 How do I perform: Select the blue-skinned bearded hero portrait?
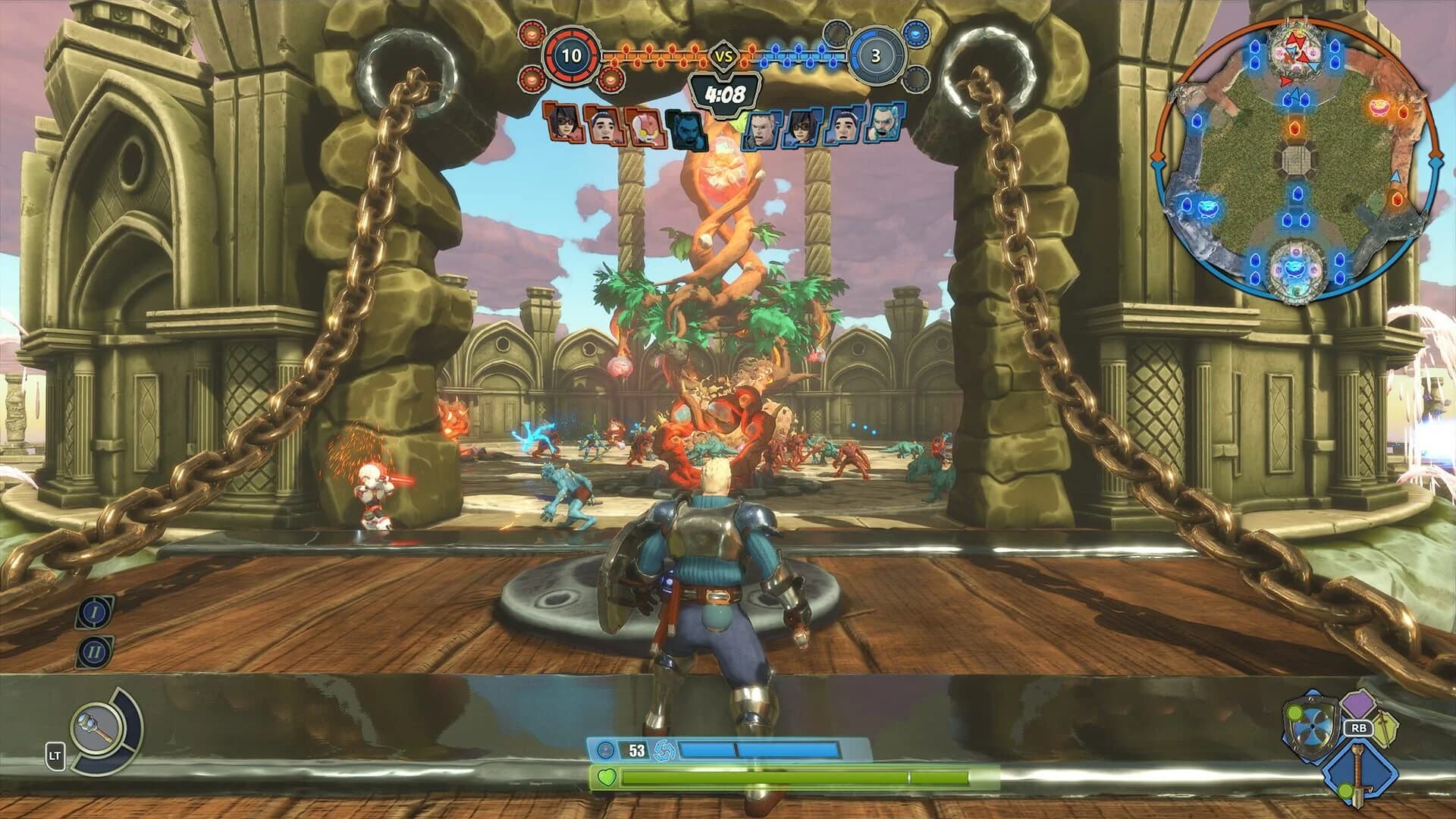[x=687, y=128]
